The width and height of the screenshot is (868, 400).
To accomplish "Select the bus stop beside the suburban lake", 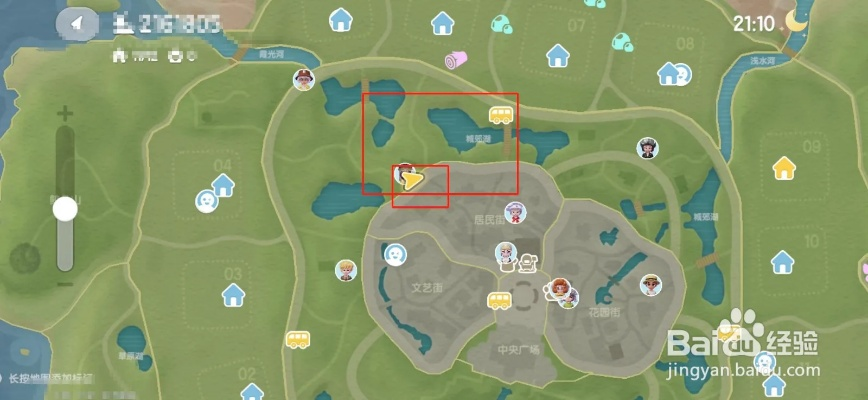I will coord(501,114).
